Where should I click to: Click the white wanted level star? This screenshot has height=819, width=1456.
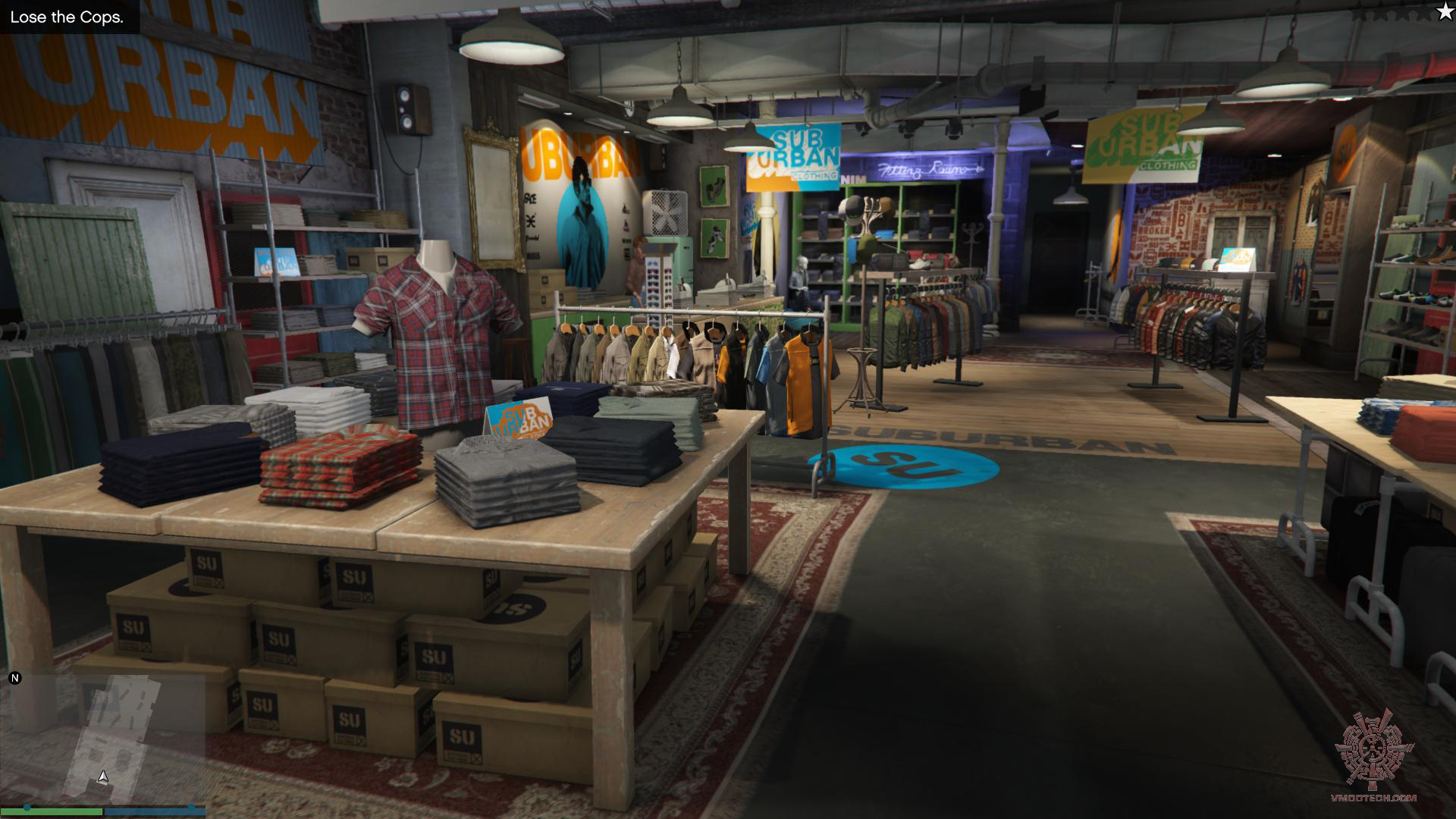pos(1443,12)
